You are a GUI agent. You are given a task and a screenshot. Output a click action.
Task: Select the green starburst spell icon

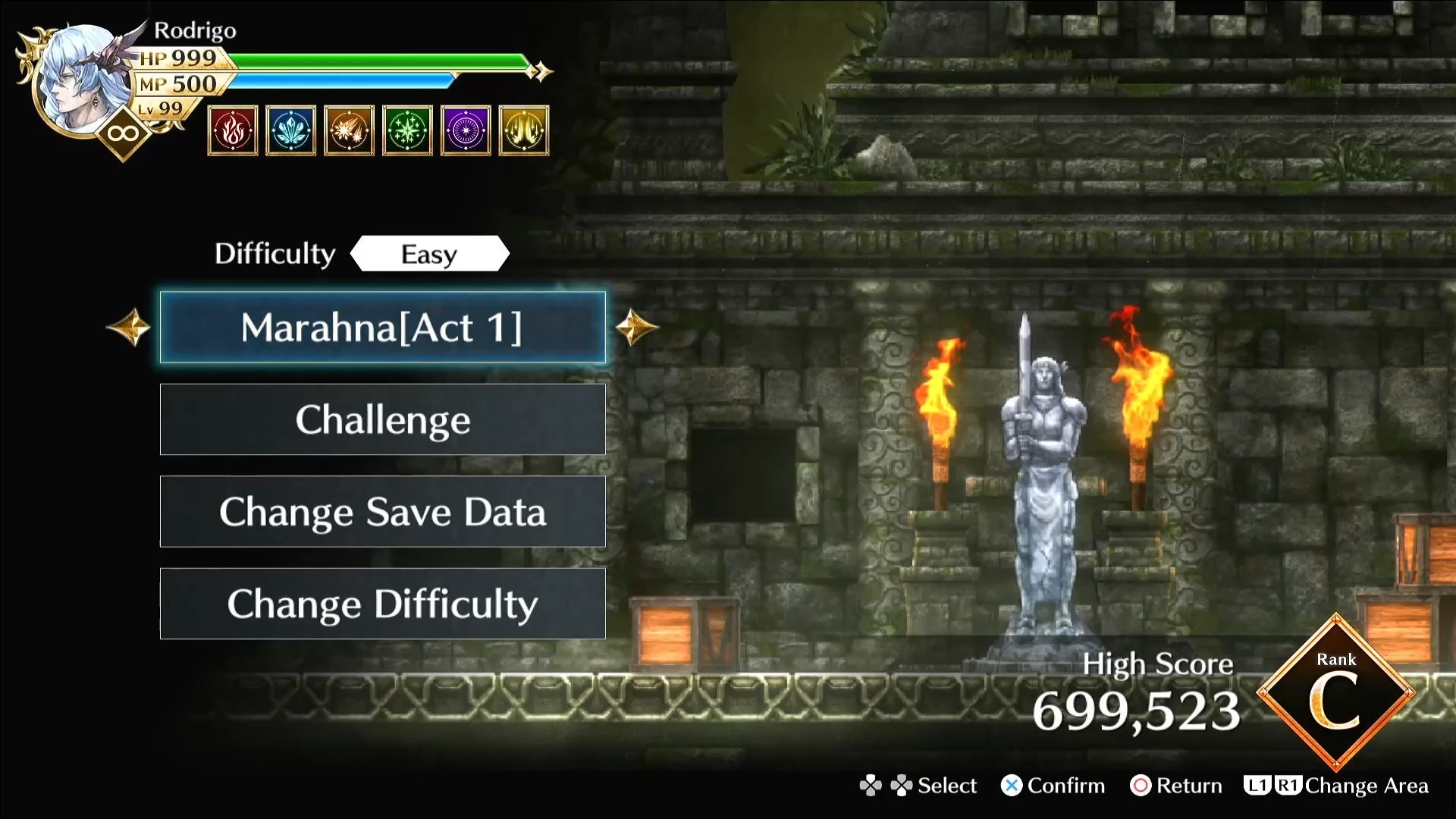[407, 130]
